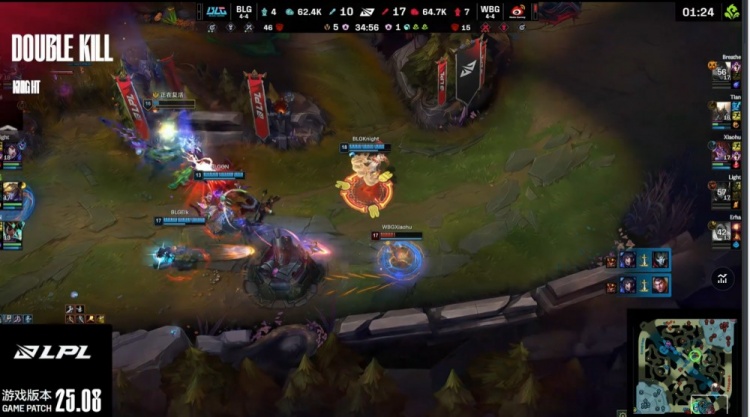Screen dimensions: 750x417
Task: Click the WBG team logo in scoreboard
Action: pyautogui.click(x=518, y=11)
